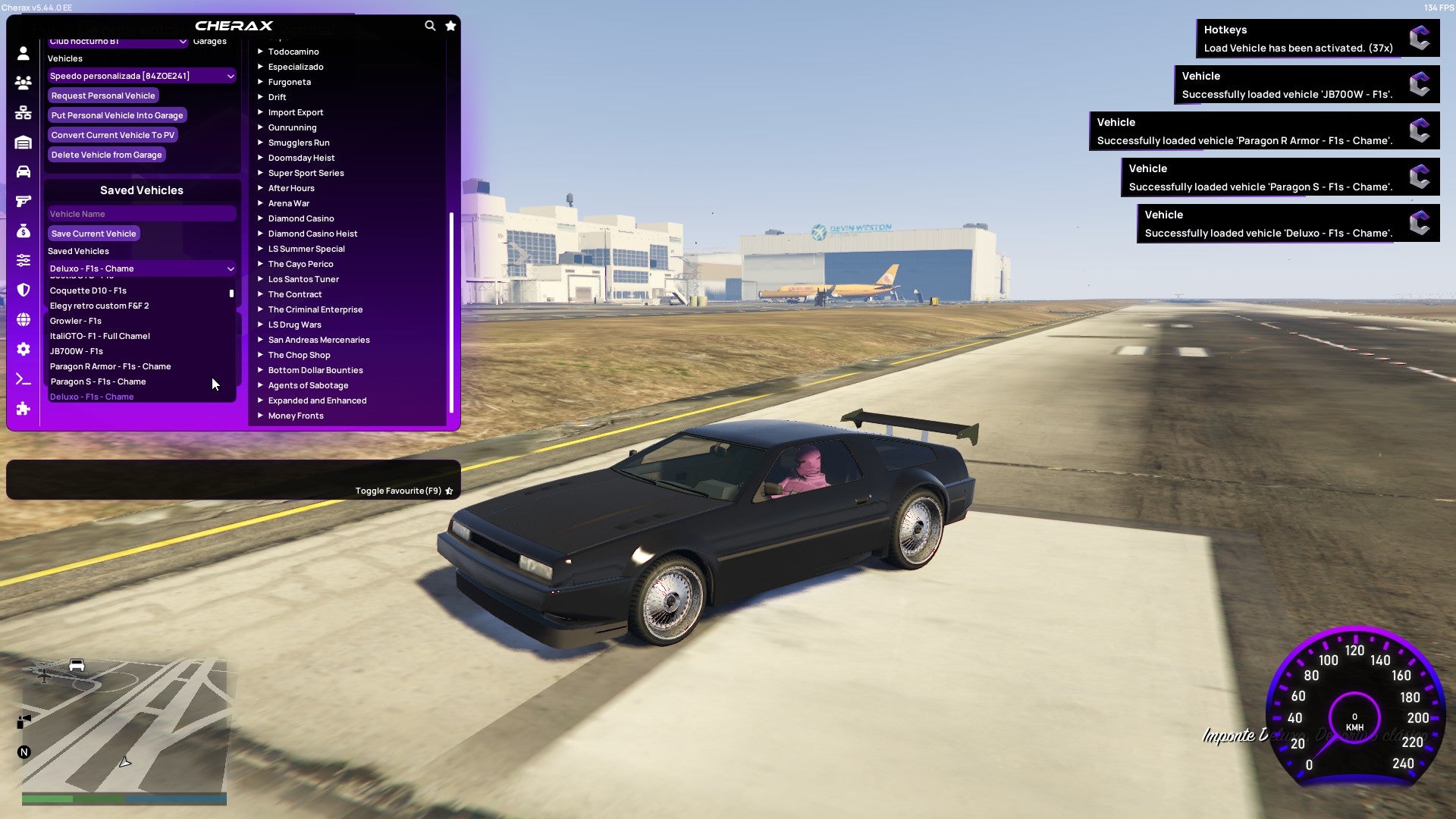Open the Self player icon in sidebar
The image size is (1456, 819).
coord(23,55)
